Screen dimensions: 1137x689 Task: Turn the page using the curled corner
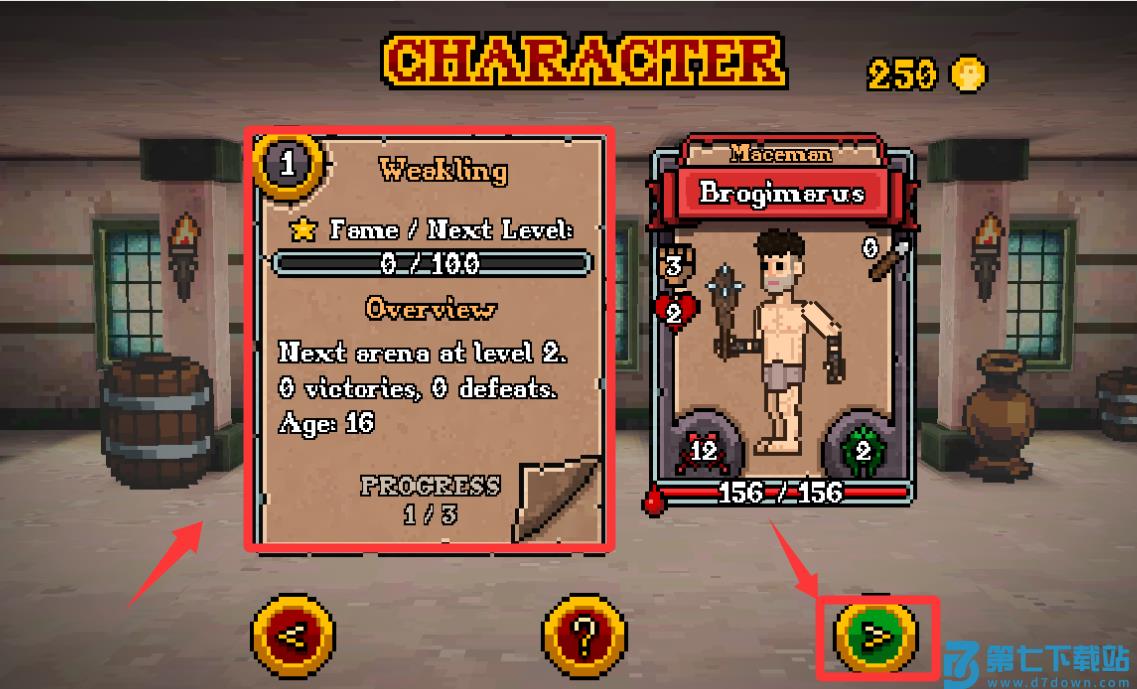556,498
